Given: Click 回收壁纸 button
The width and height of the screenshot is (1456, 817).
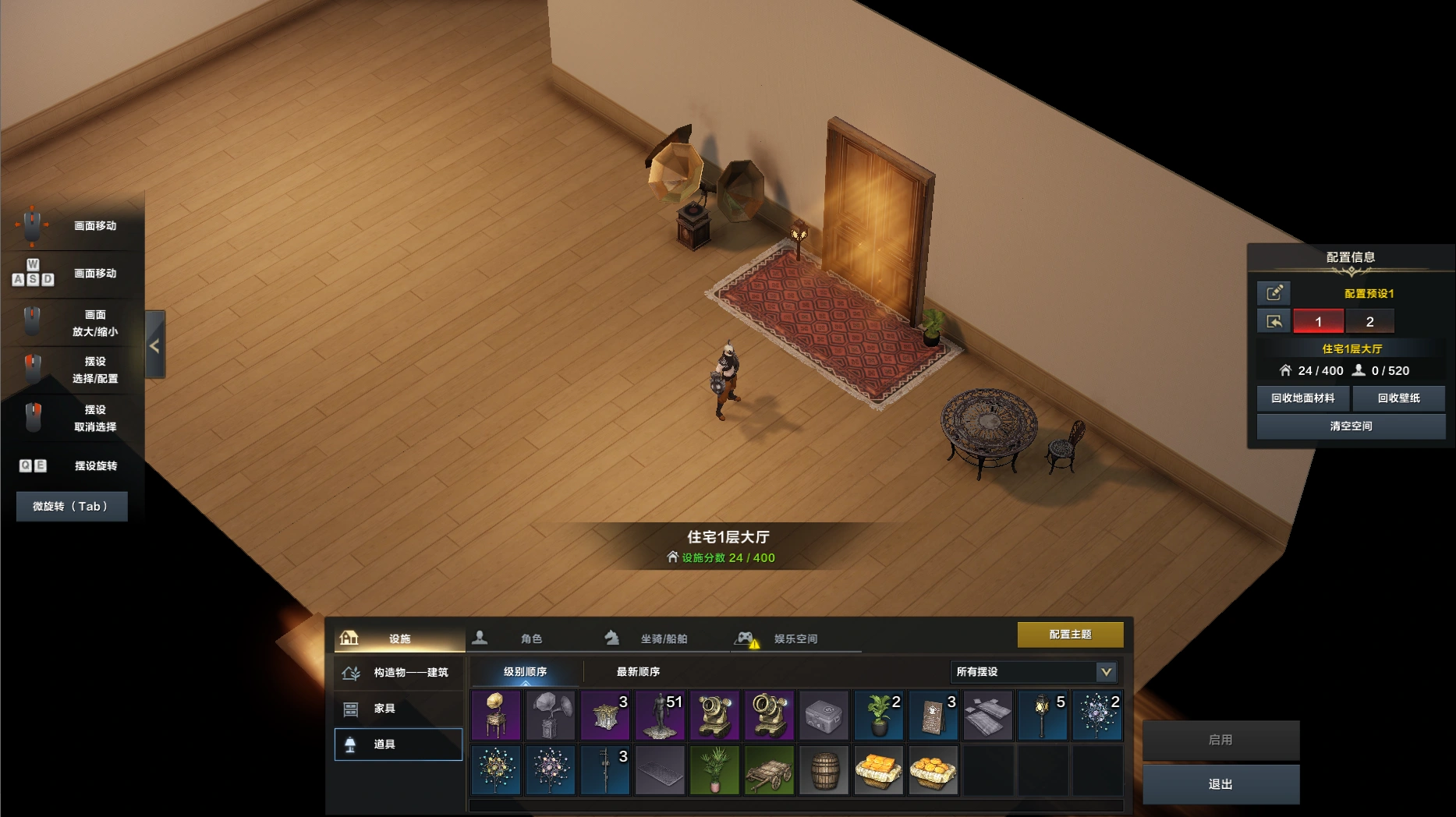Looking at the screenshot, I should (x=1399, y=398).
